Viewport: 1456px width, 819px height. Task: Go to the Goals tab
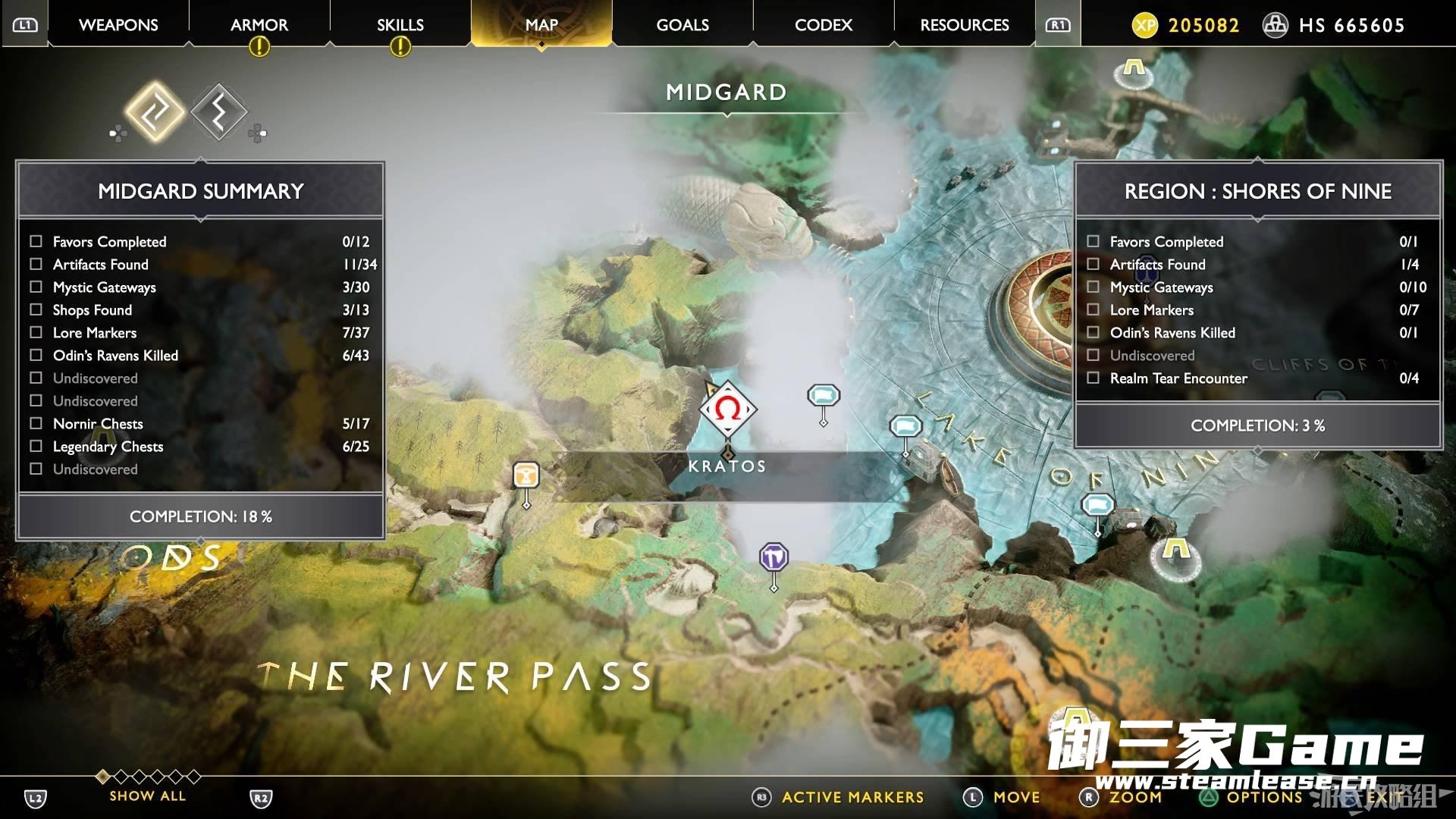[x=682, y=25]
